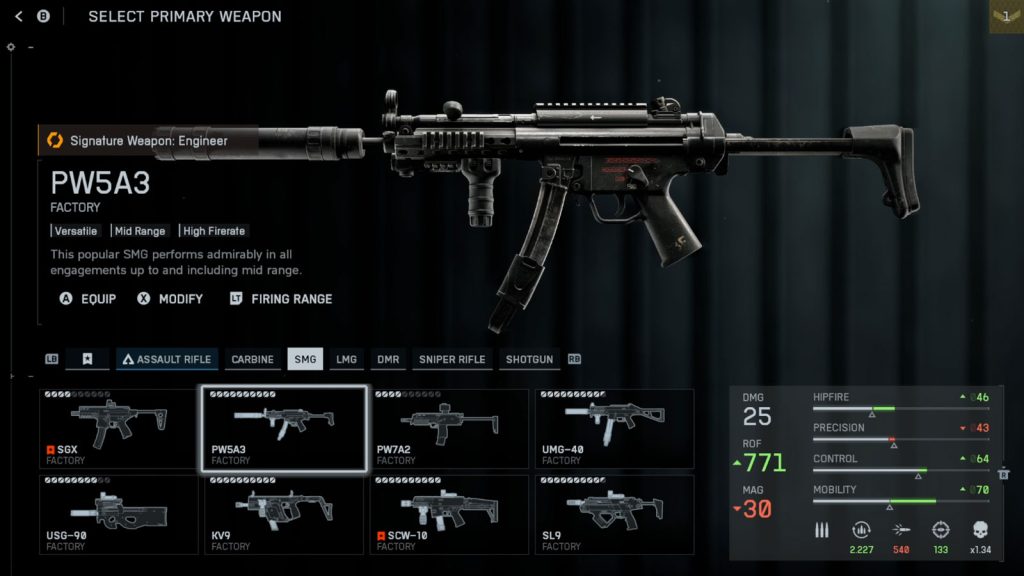1024x576 pixels.
Task: Select the UMG-40 weapon tile
Action: tap(615, 429)
